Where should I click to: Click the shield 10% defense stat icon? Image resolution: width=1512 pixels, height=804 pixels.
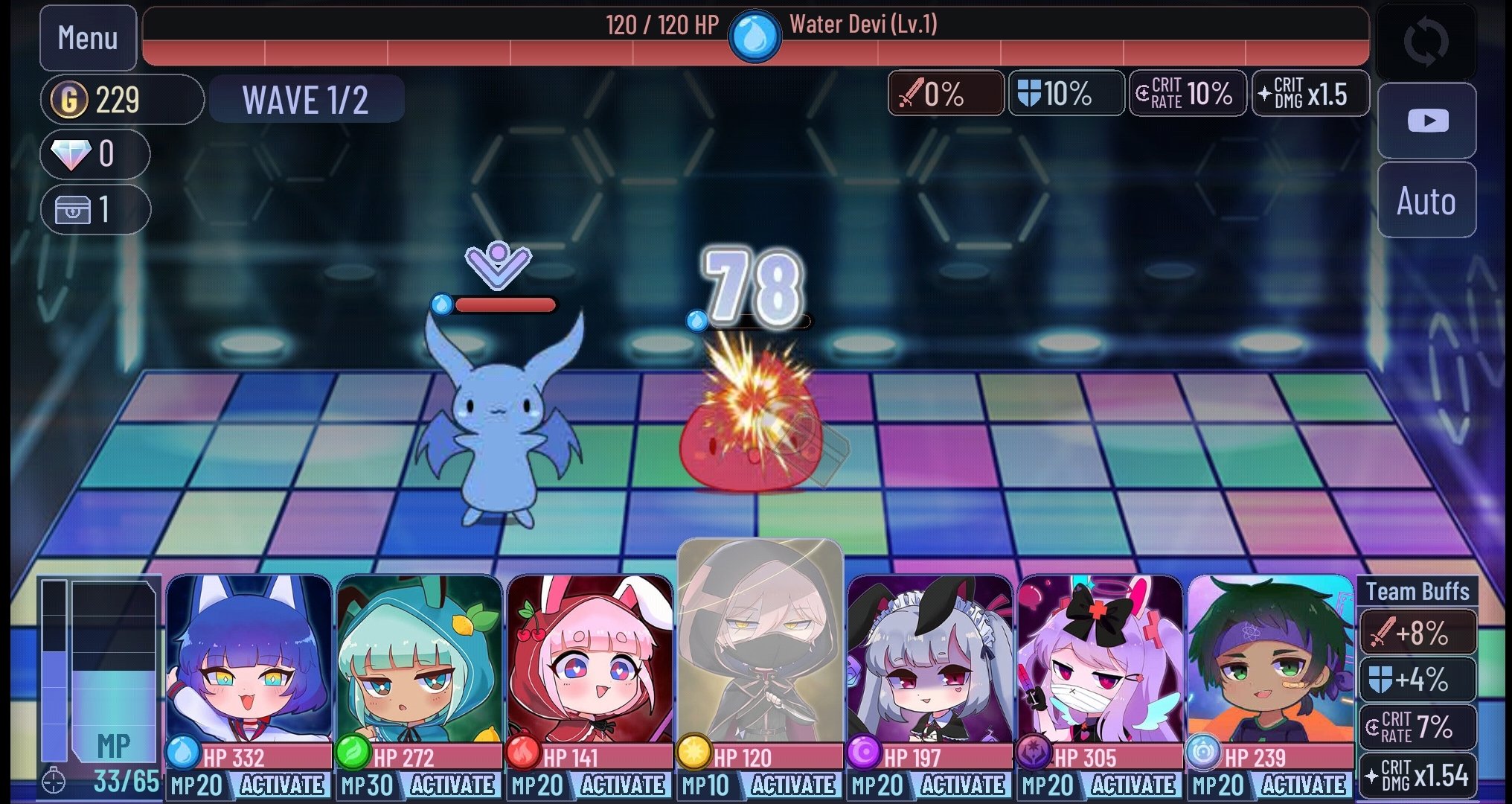click(1066, 94)
